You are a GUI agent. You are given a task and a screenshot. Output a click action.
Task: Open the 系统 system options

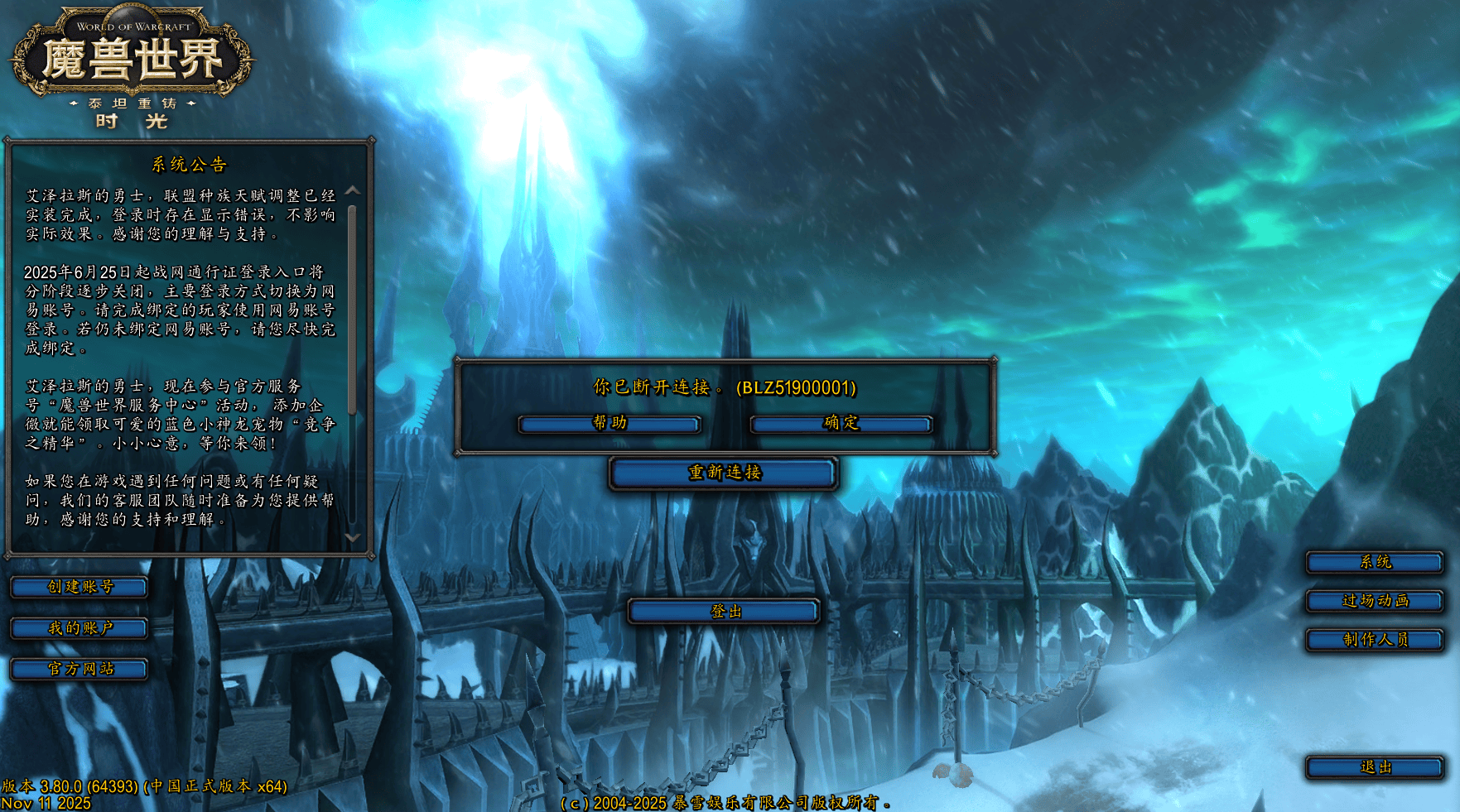point(1375,563)
